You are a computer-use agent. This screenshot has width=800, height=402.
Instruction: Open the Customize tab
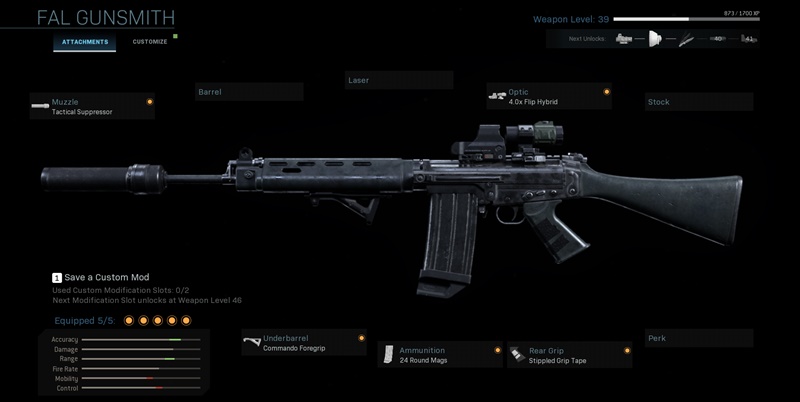pos(150,43)
